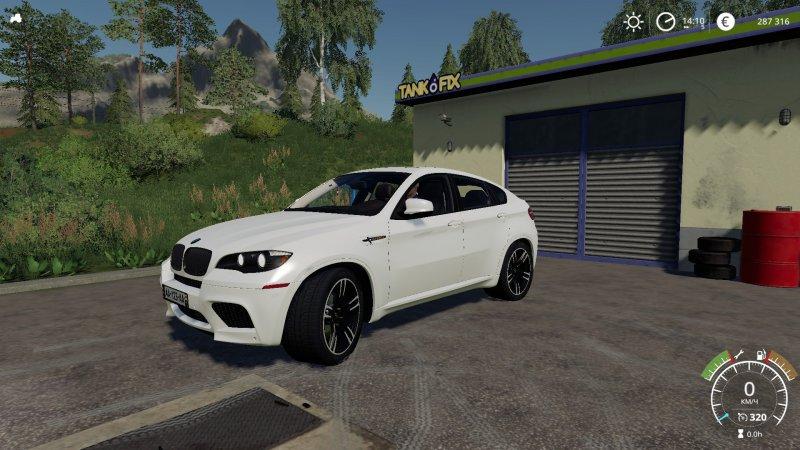Click the game clock icon
The height and width of the screenshot is (450, 800).
click(665, 21)
